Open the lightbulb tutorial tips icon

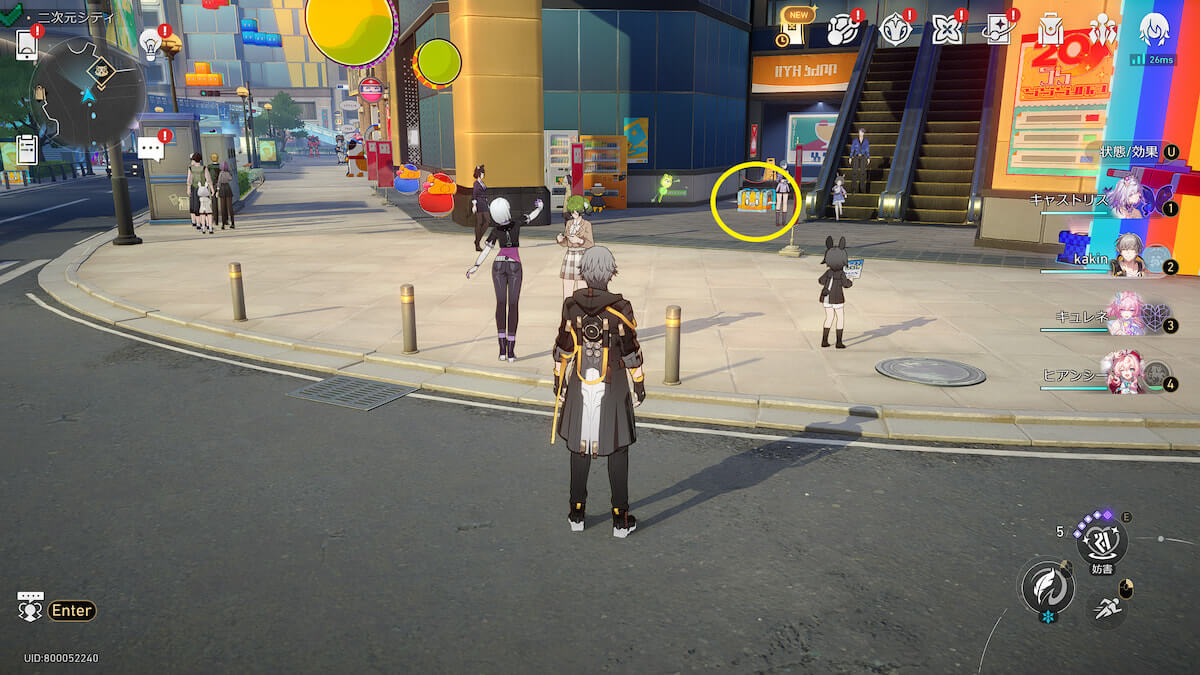[151, 42]
